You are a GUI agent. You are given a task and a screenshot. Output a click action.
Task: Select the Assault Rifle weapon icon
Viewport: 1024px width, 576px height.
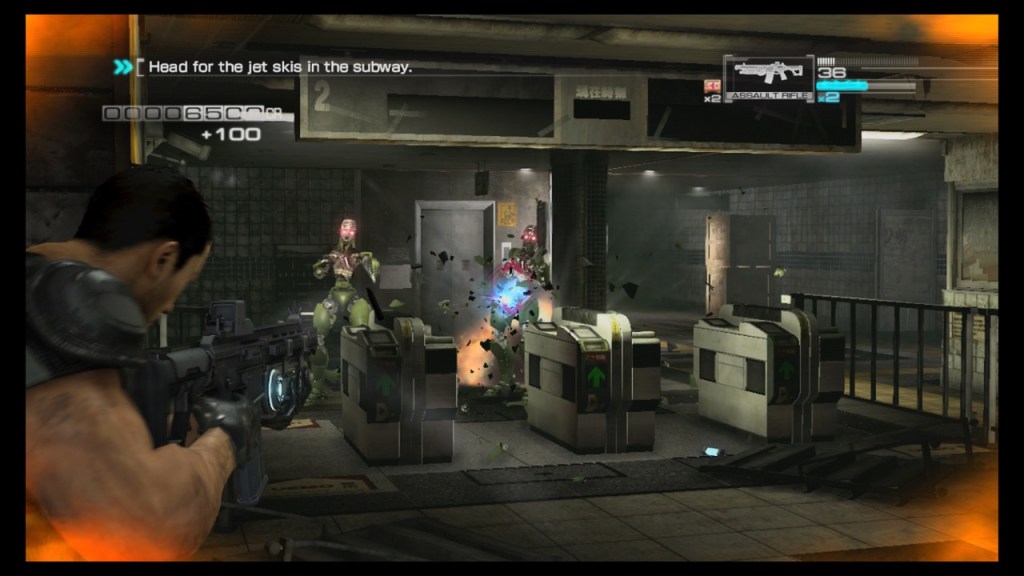768,75
